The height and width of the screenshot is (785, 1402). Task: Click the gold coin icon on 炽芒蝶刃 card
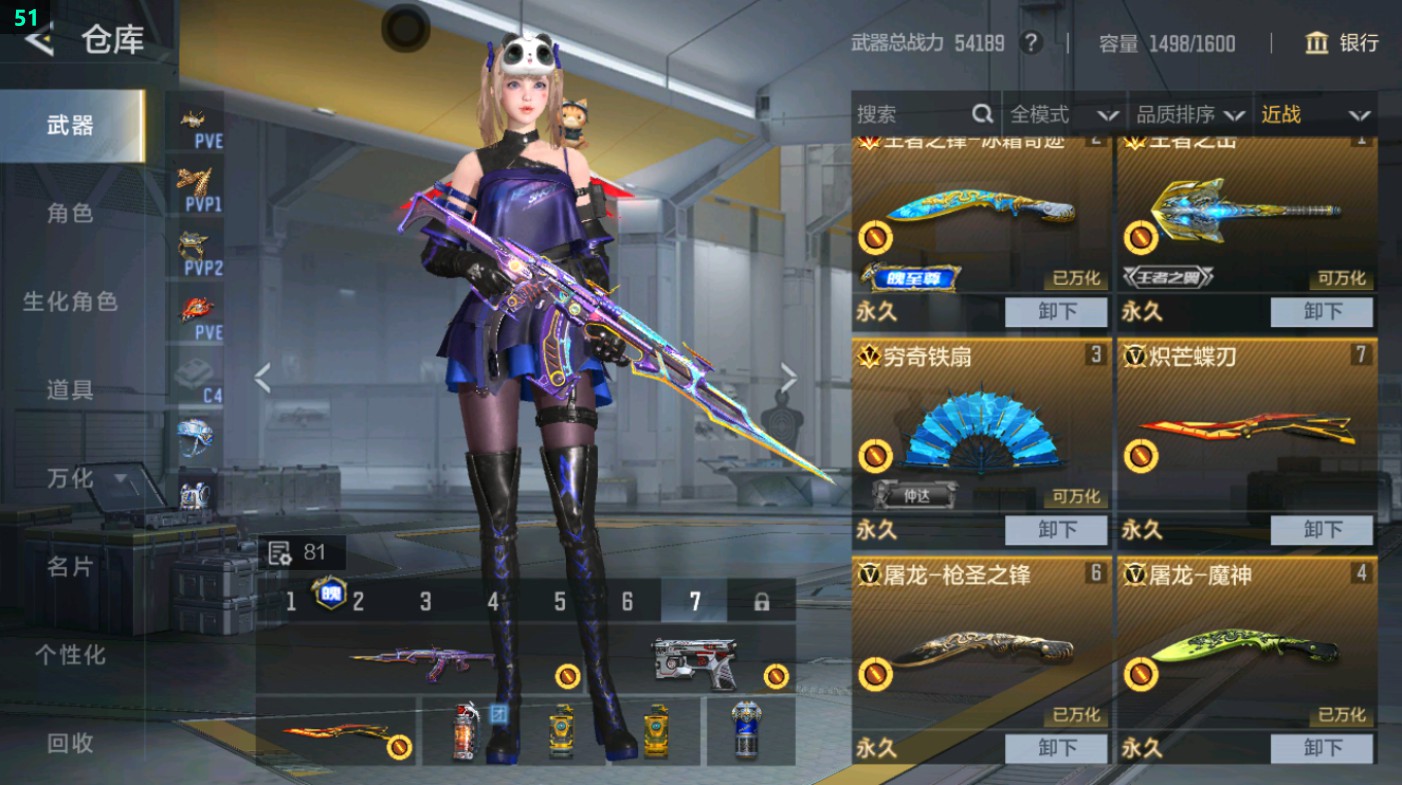[1143, 455]
